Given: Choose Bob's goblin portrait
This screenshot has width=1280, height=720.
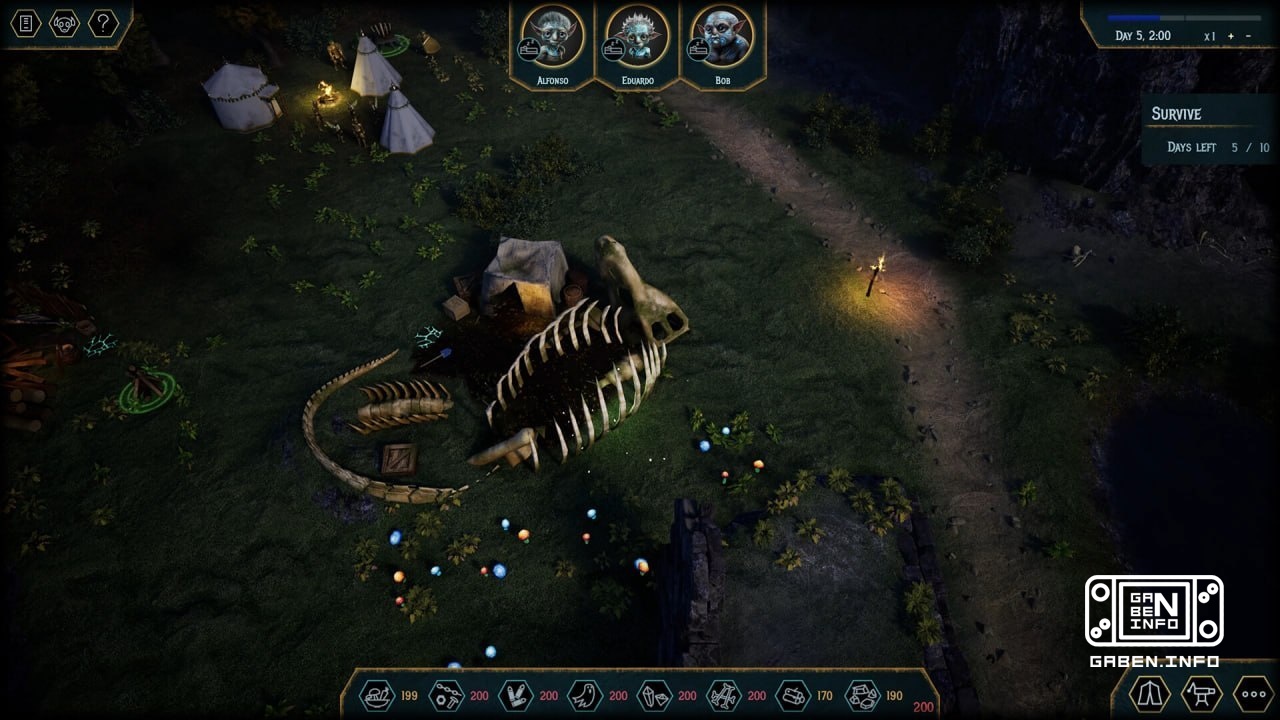Looking at the screenshot, I should pyautogui.click(x=722, y=37).
